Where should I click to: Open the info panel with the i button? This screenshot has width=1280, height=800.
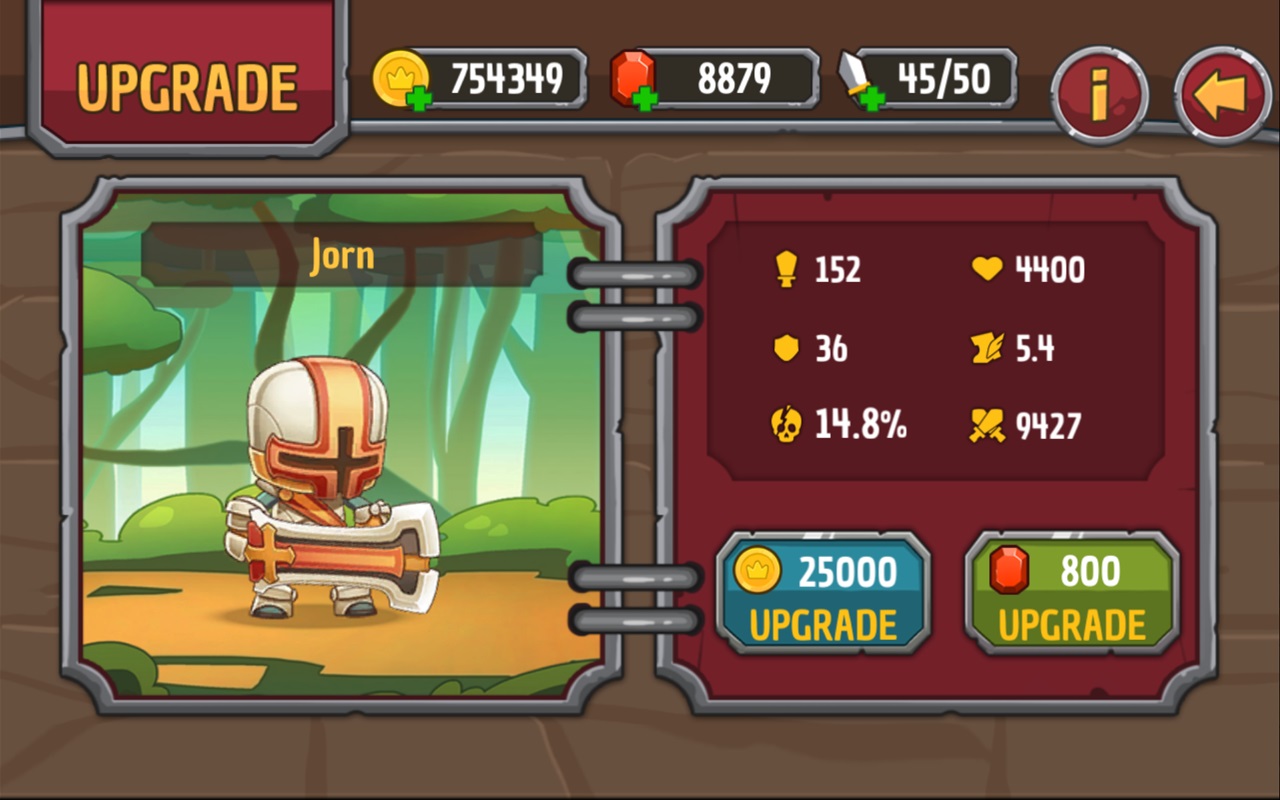pyautogui.click(x=1100, y=90)
